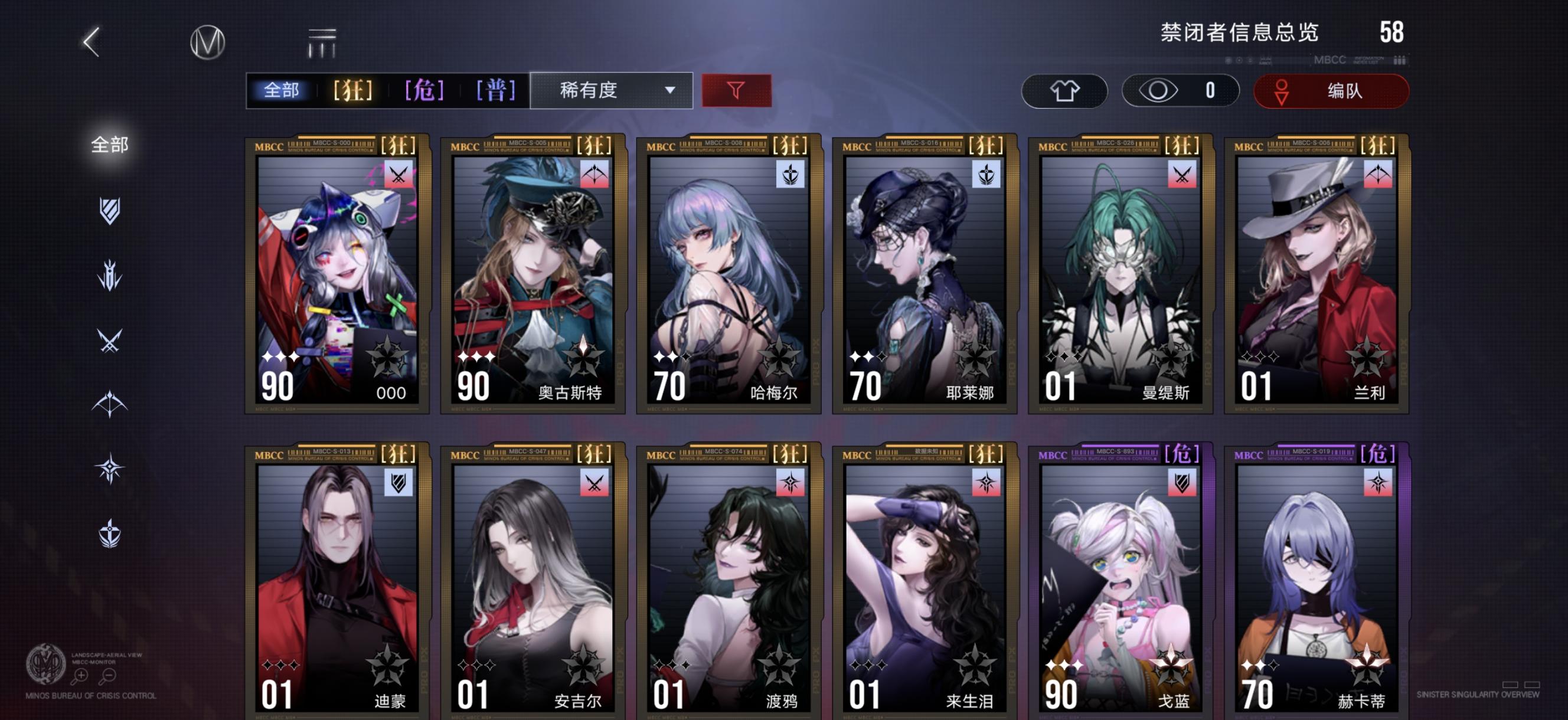Select the 全部 filter option
The height and width of the screenshot is (720, 1568).
click(283, 90)
